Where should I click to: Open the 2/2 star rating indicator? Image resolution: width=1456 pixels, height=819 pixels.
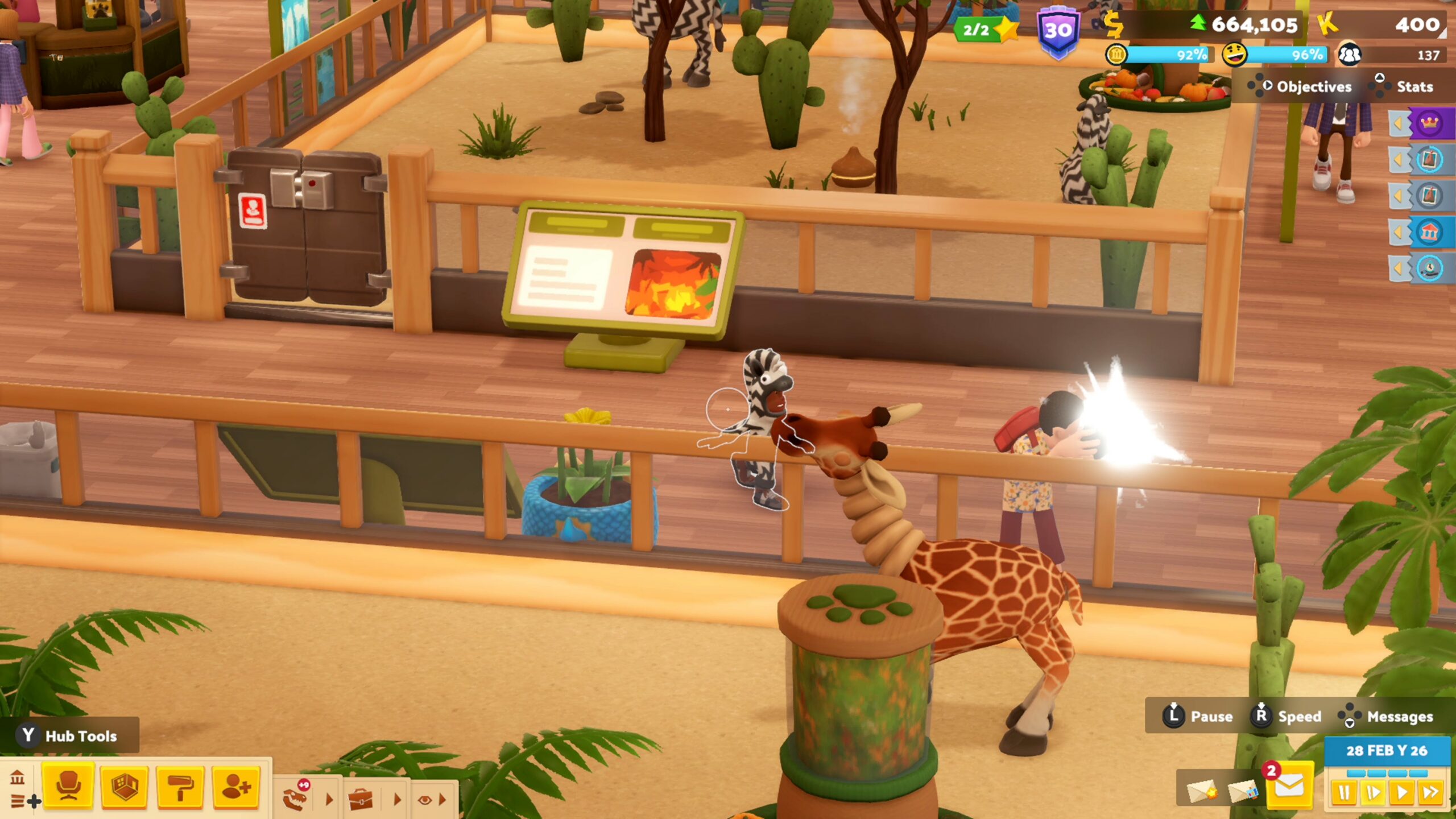tap(985, 30)
